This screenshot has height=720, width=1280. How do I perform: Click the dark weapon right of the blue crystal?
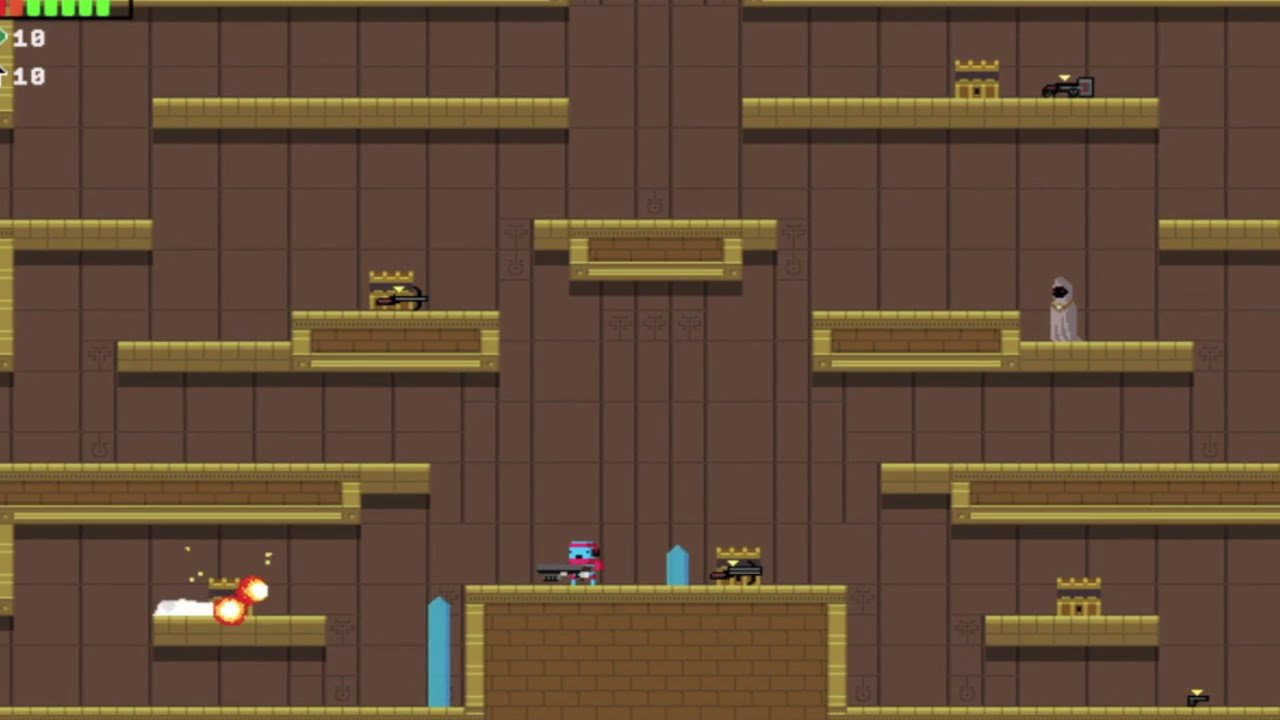(x=737, y=572)
